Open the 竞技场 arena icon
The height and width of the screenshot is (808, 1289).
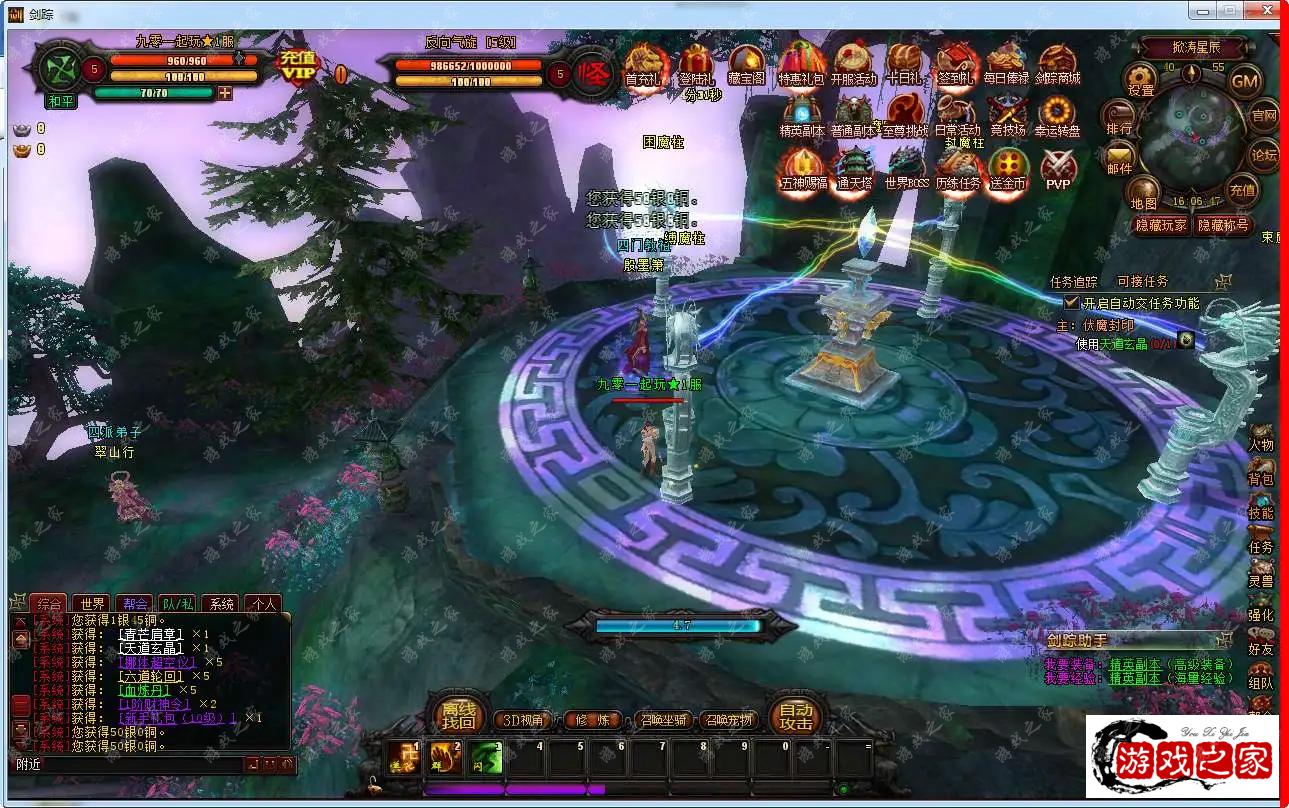(x=1007, y=115)
